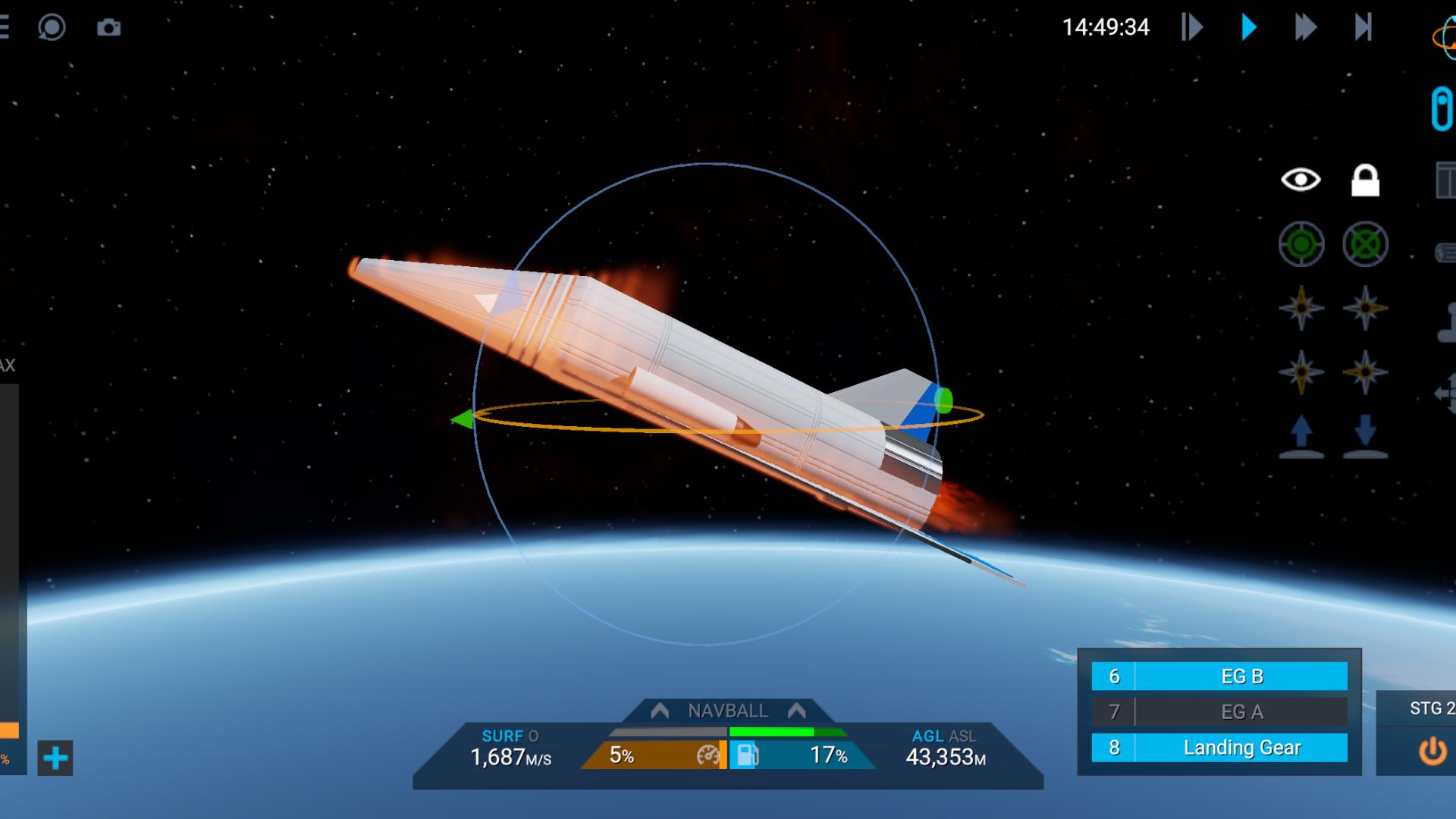Click the up-arrow launch pad icon
This screenshot has width=1456, height=819.
pos(1301,436)
